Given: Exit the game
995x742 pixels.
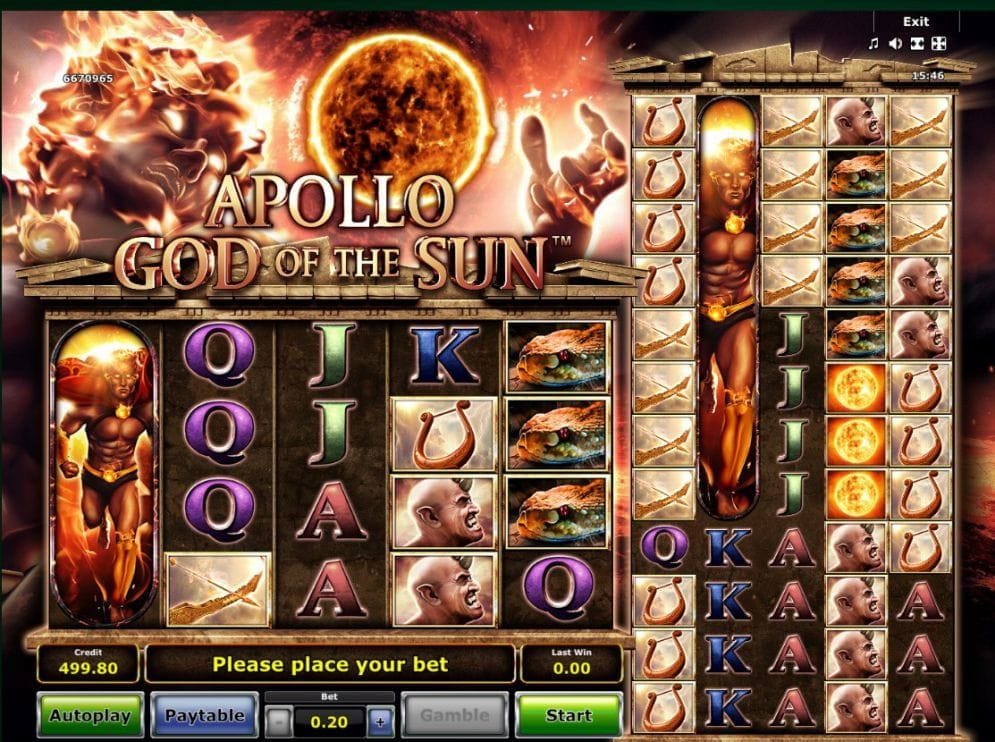Looking at the screenshot, I should point(915,21).
